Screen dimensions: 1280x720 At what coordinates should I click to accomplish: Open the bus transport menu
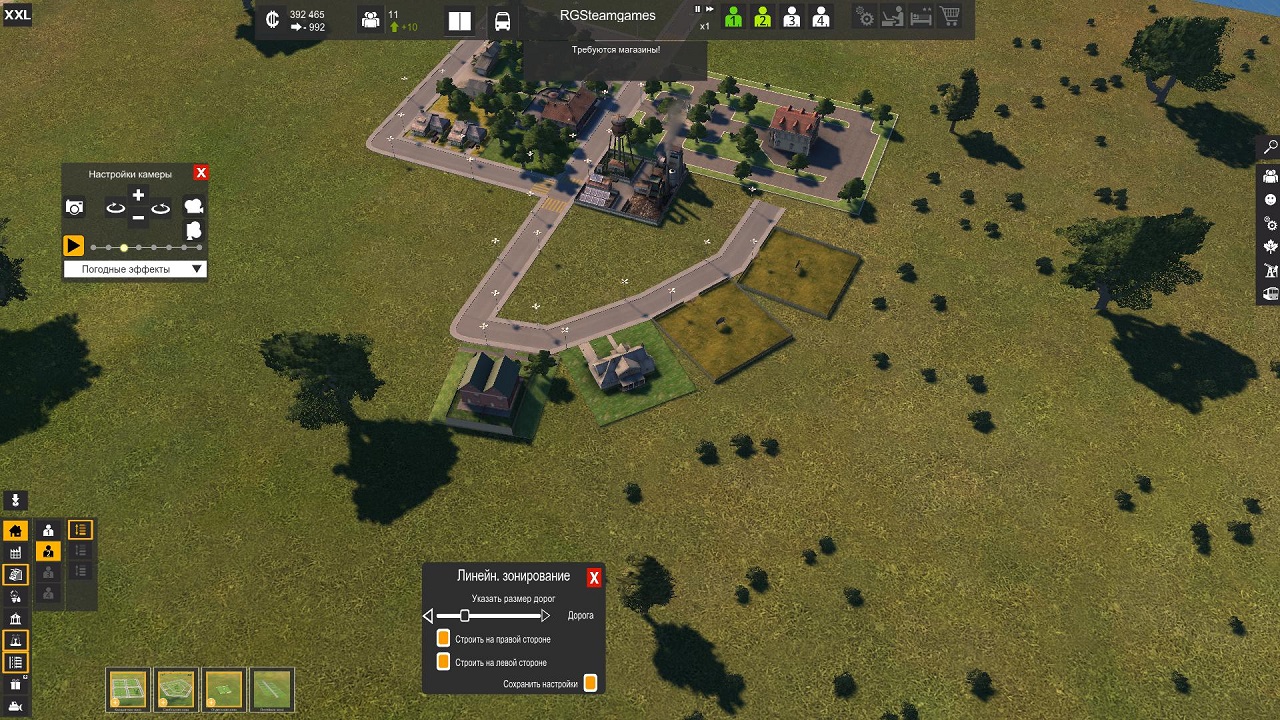(502, 21)
